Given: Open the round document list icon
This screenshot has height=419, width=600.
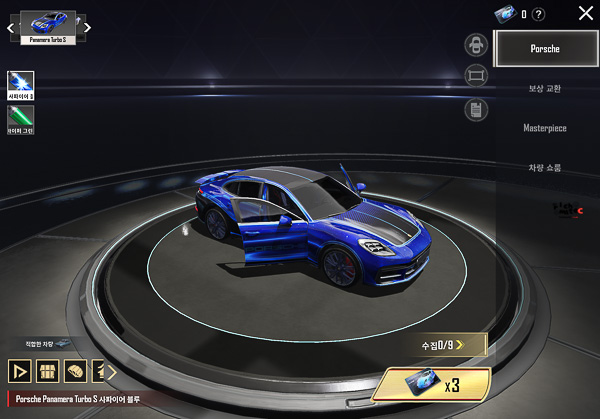Looking at the screenshot, I should [476, 109].
